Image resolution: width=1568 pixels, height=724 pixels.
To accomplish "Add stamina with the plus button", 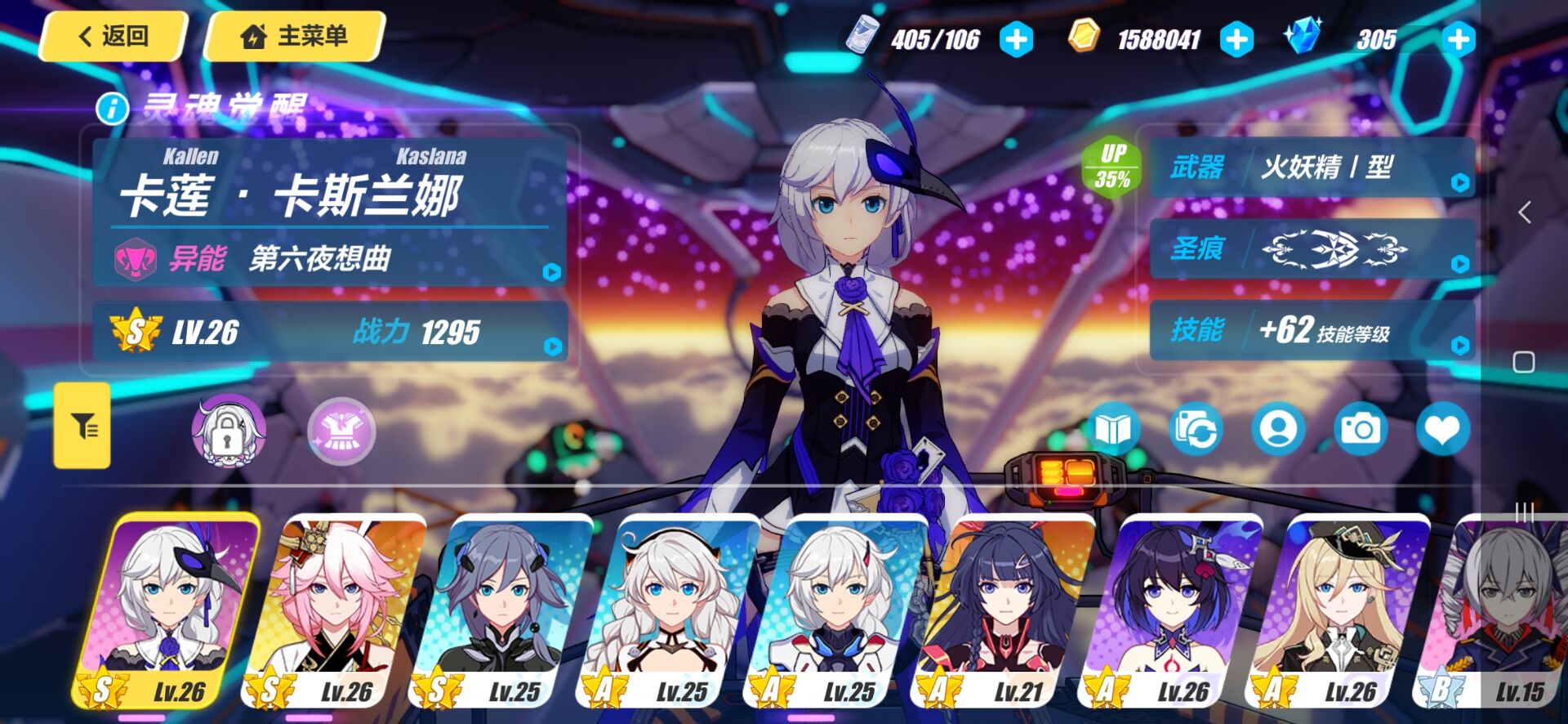I will pyautogui.click(x=1017, y=40).
